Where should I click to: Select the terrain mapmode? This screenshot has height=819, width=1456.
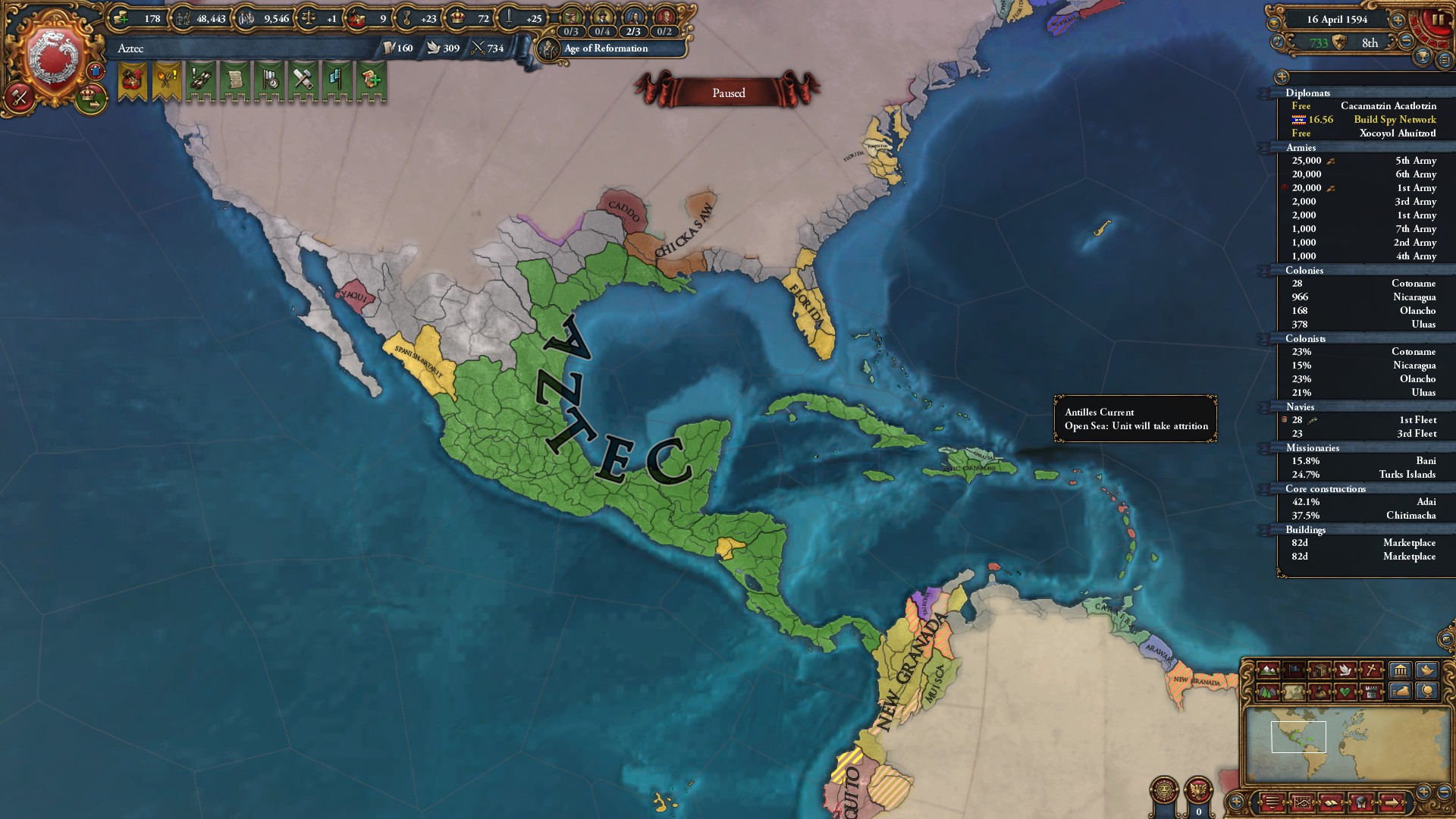(1268, 670)
